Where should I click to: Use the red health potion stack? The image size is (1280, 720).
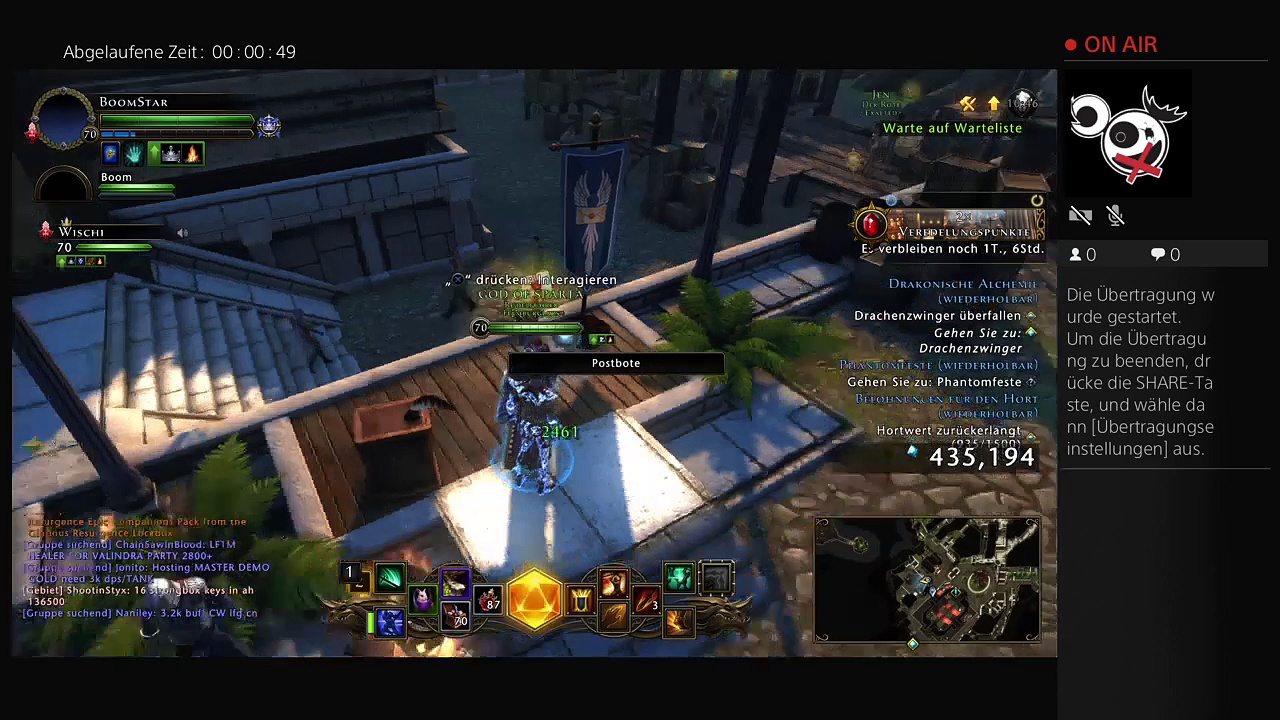[488, 599]
